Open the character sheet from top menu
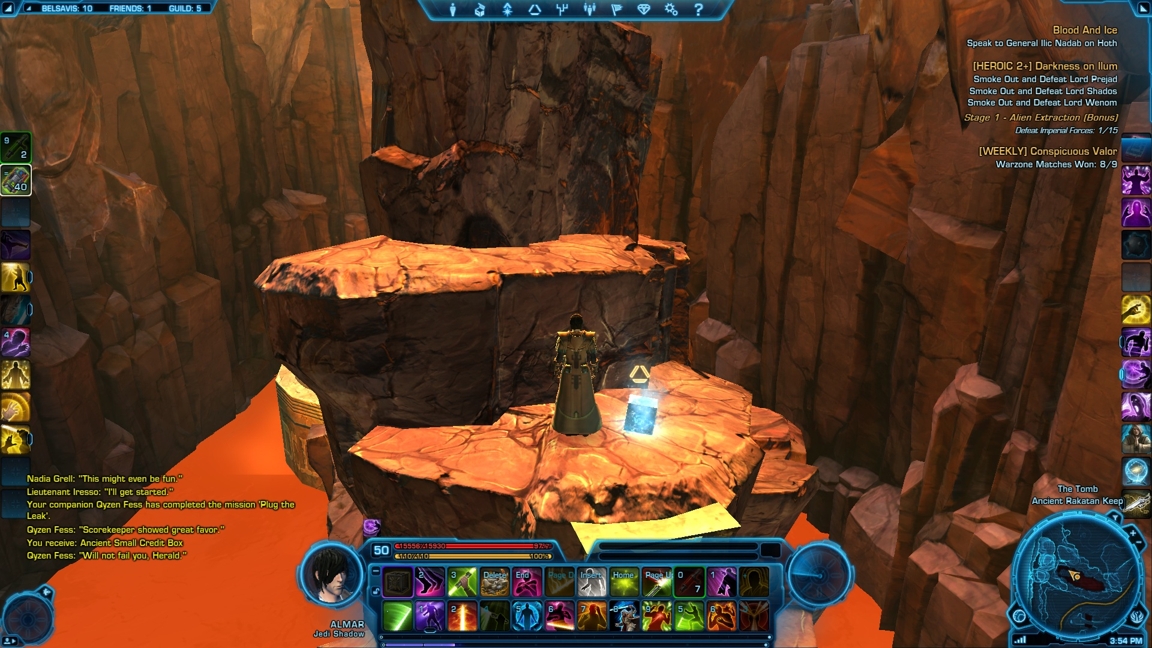This screenshot has height=648, width=1152. 453,10
